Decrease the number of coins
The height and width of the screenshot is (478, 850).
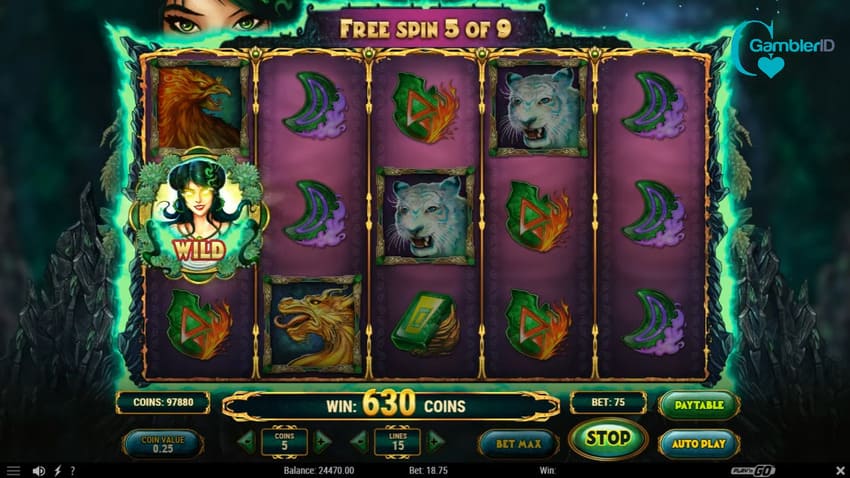247,441
